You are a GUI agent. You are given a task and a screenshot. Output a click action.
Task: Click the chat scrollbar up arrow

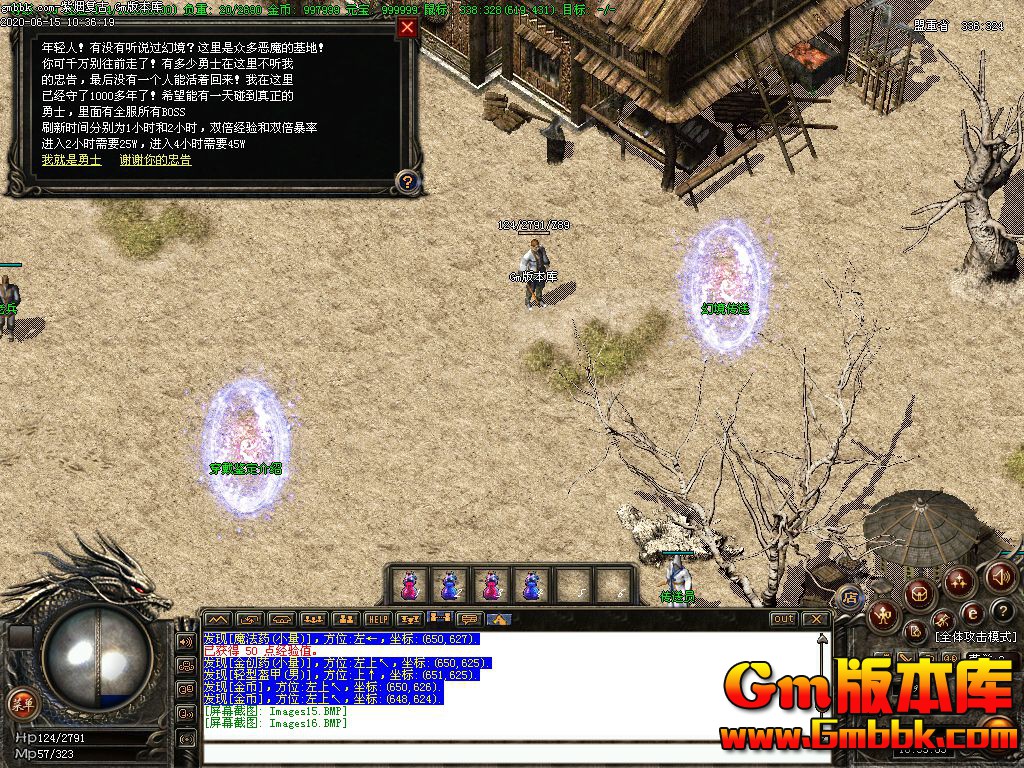pos(823,642)
